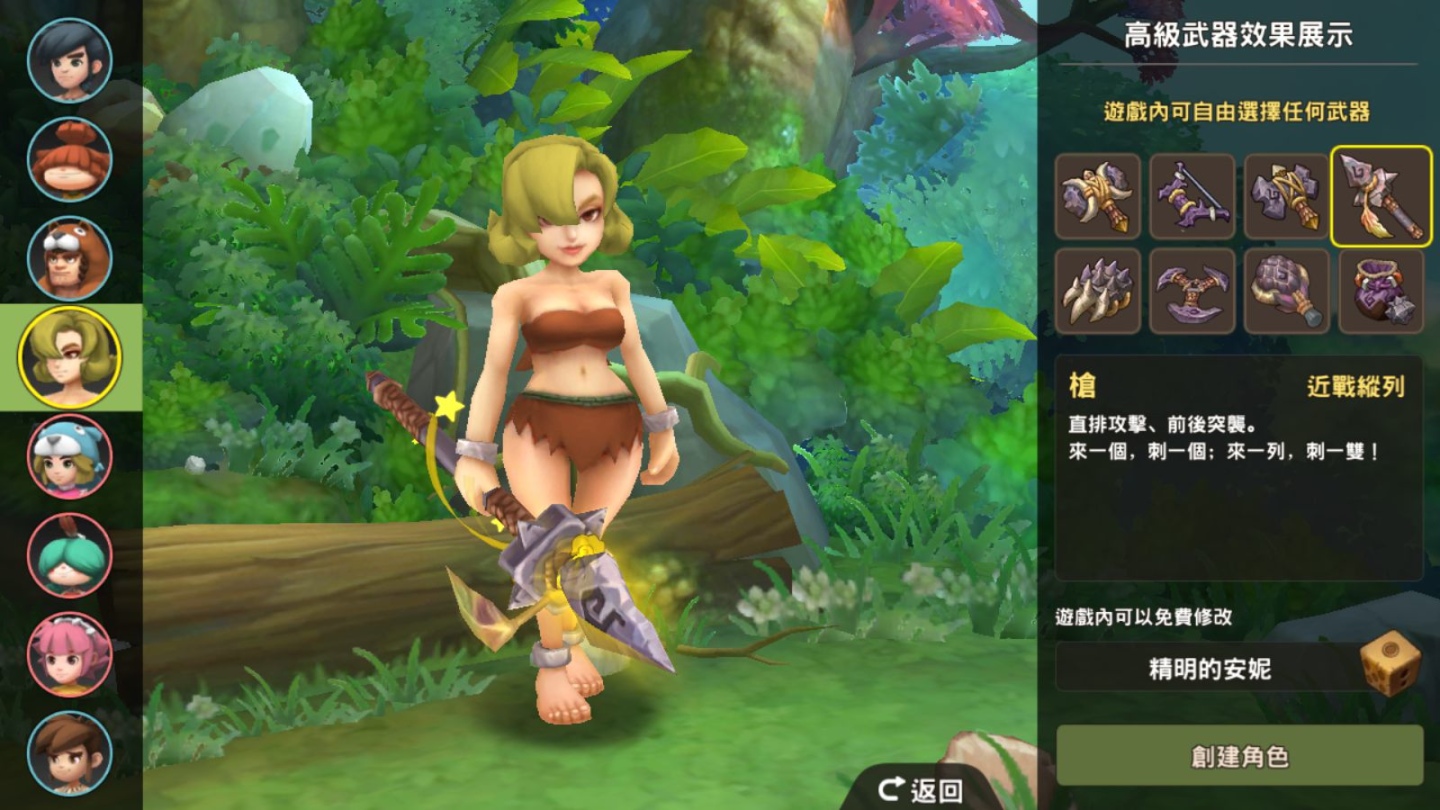Select the spiked claws weapon icon
The height and width of the screenshot is (810, 1440).
tap(1097, 290)
